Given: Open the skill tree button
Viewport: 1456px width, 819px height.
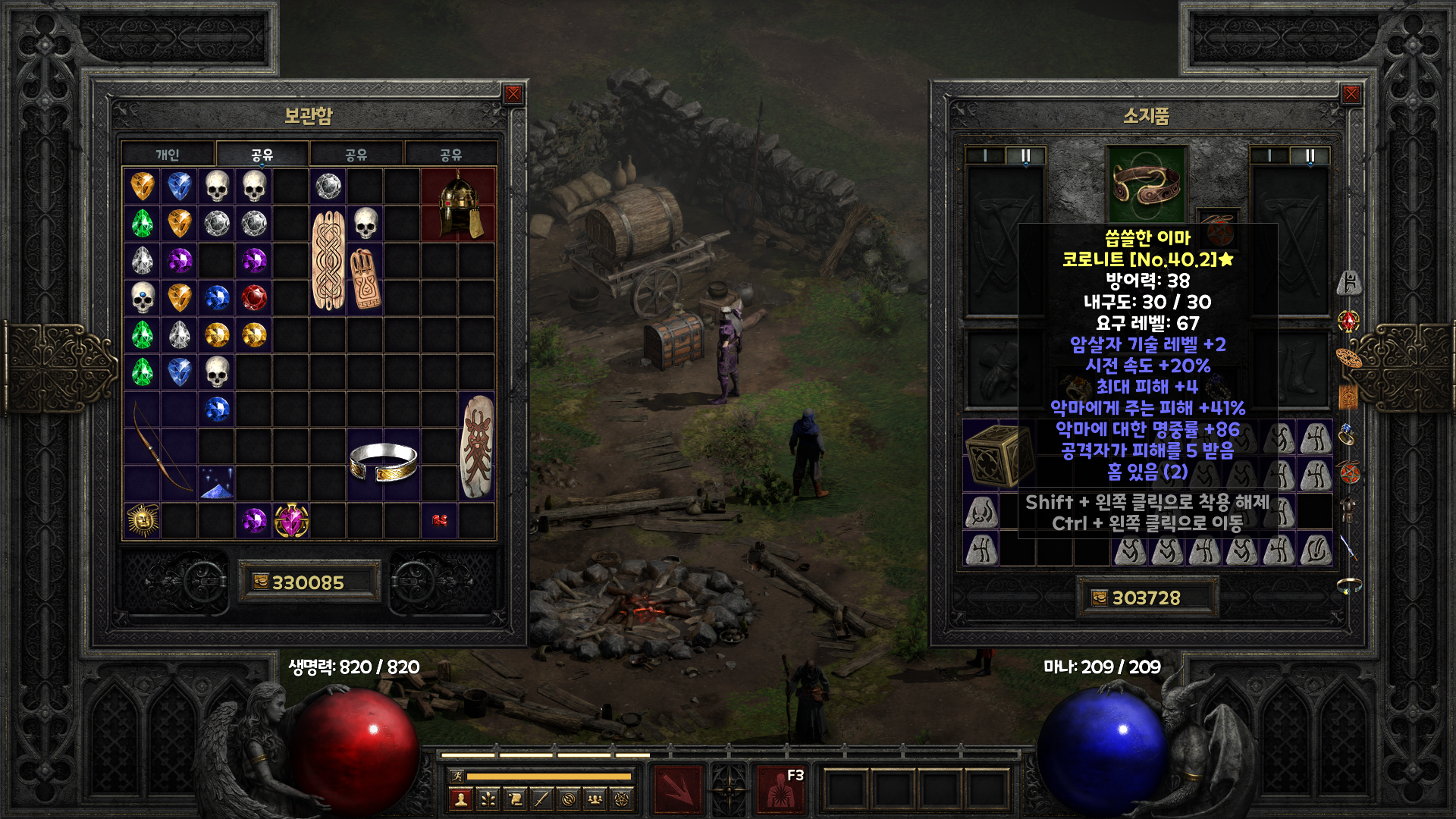Looking at the screenshot, I should 488,799.
